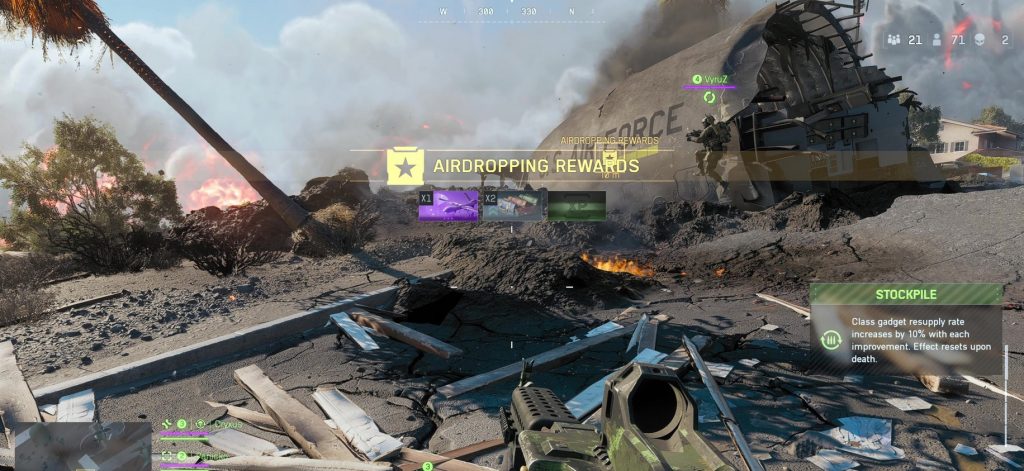Click the VyruZ teammate nameplate
Screen dimensions: 1024x471
coord(716,79)
